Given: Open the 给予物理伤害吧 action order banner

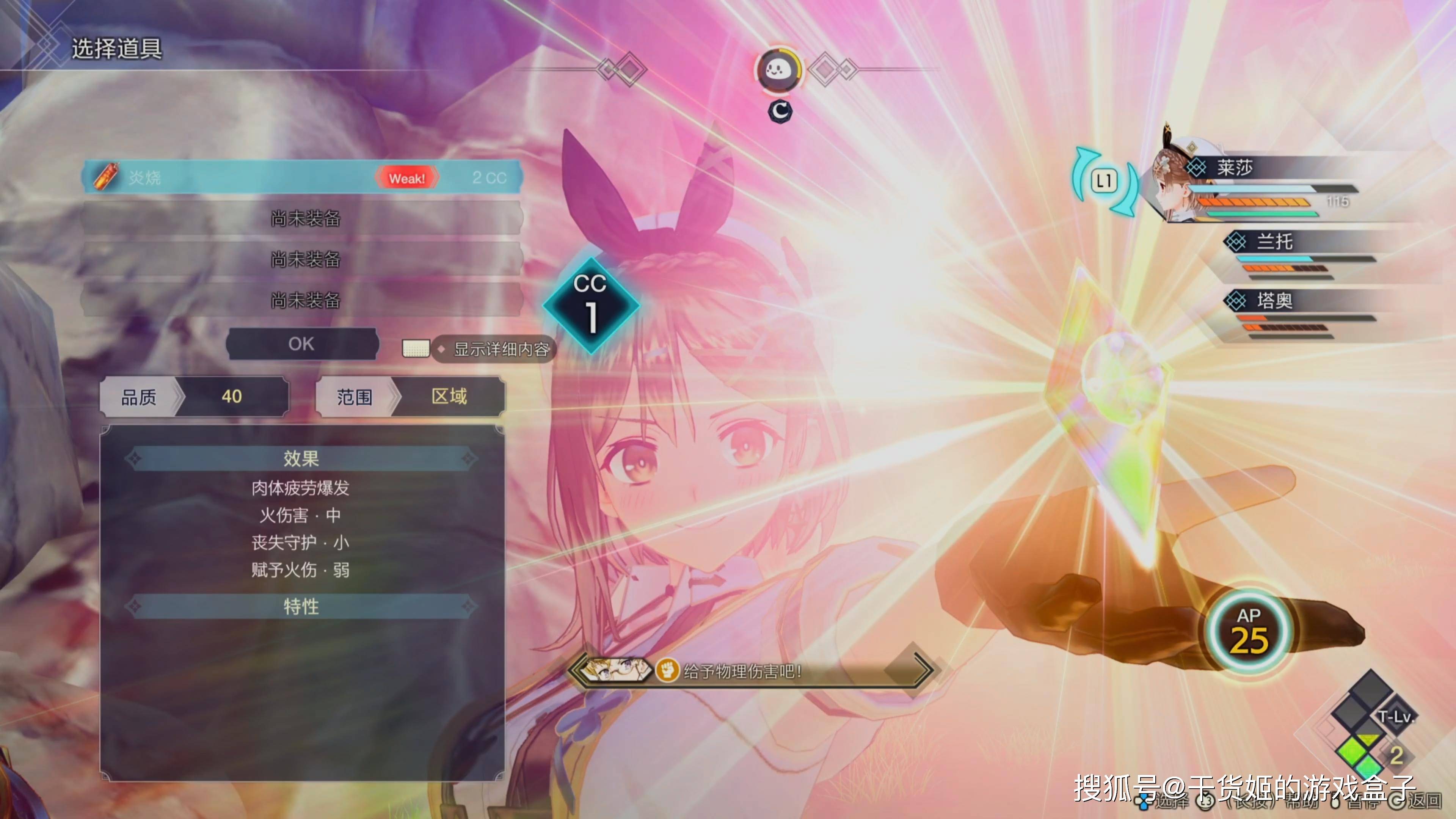Looking at the screenshot, I should pos(752,672).
